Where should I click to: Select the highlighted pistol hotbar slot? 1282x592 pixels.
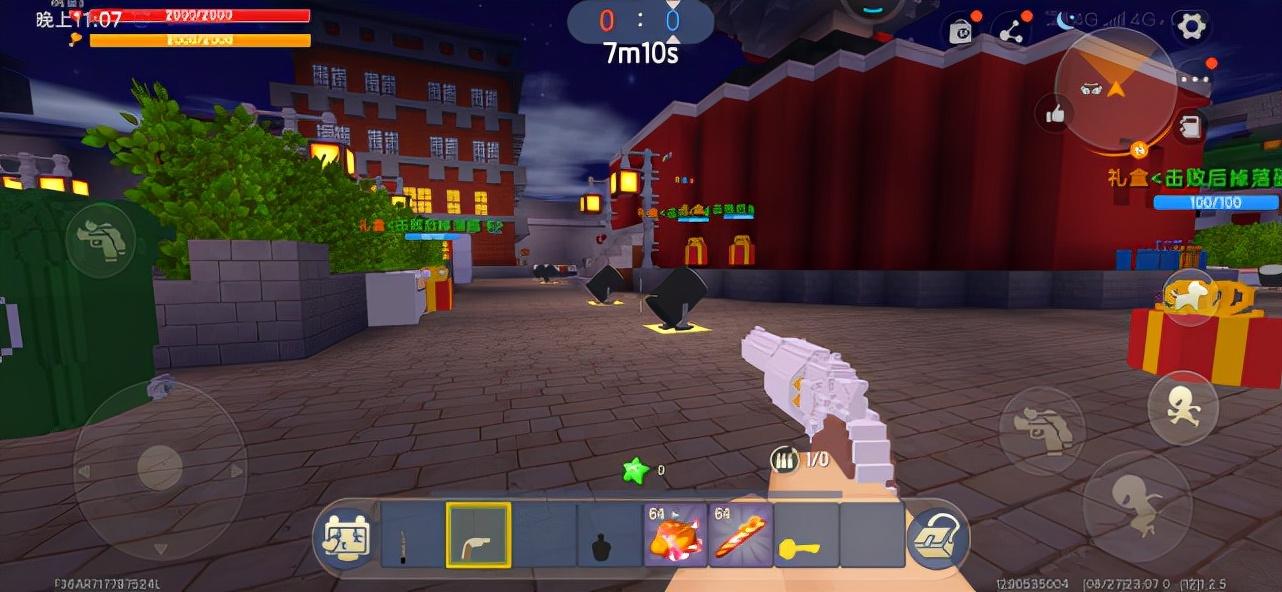478,535
